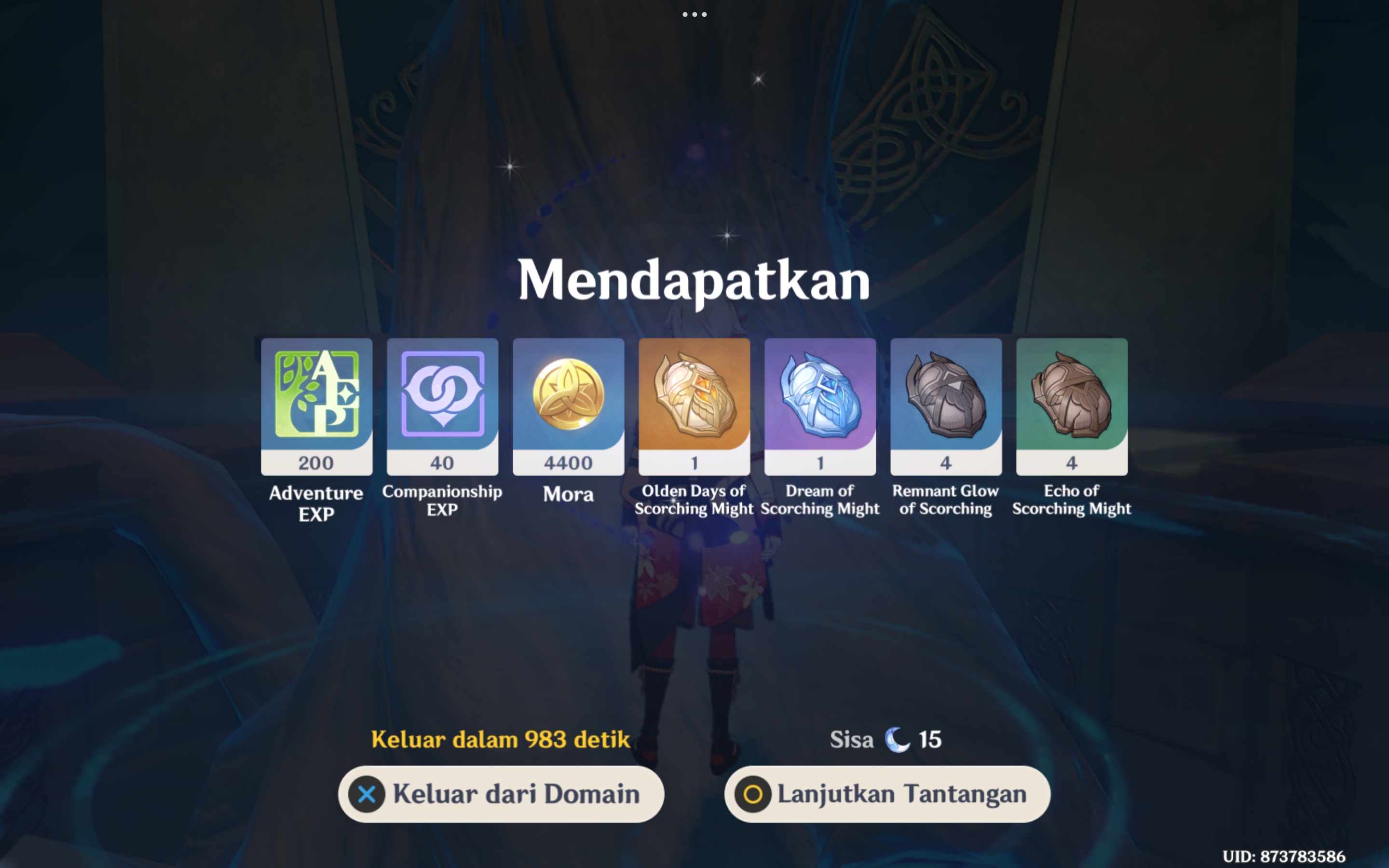Click the quantity label 4400 under Mora
Image resolution: width=1389 pixels, height=868 pixels.
pos(568,462)
